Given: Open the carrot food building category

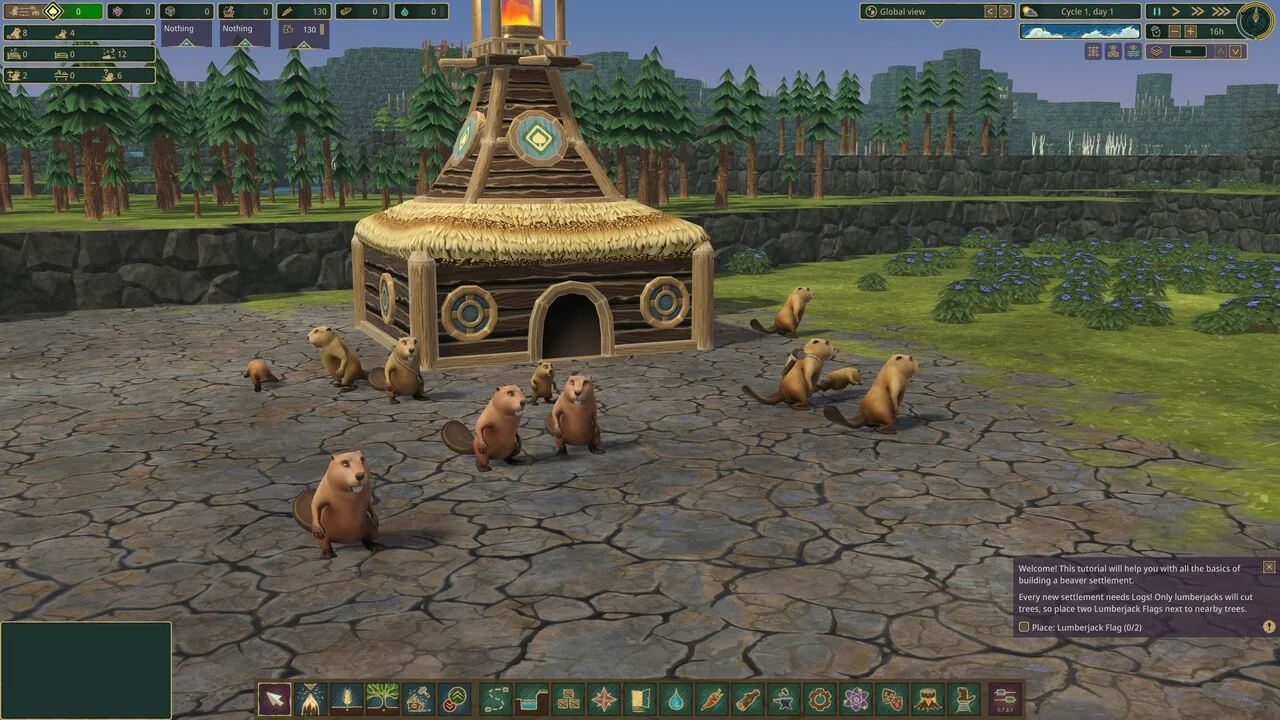Looking at the screenshot, I should tap(712, 698).
